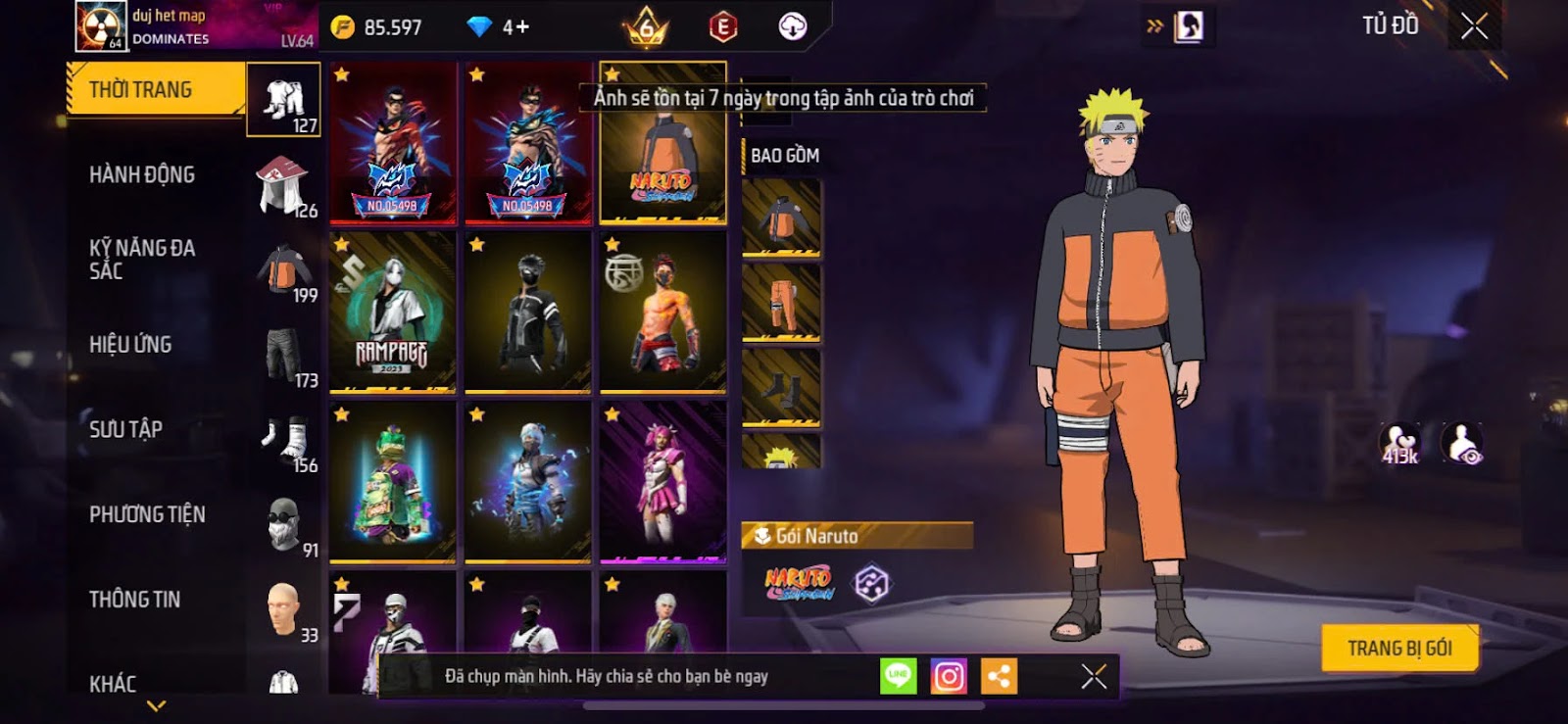Image resolution: width=1568 pixels, height=724 pixels.
Task: Switch to the Hành Động tab
Action: [142, 175]
